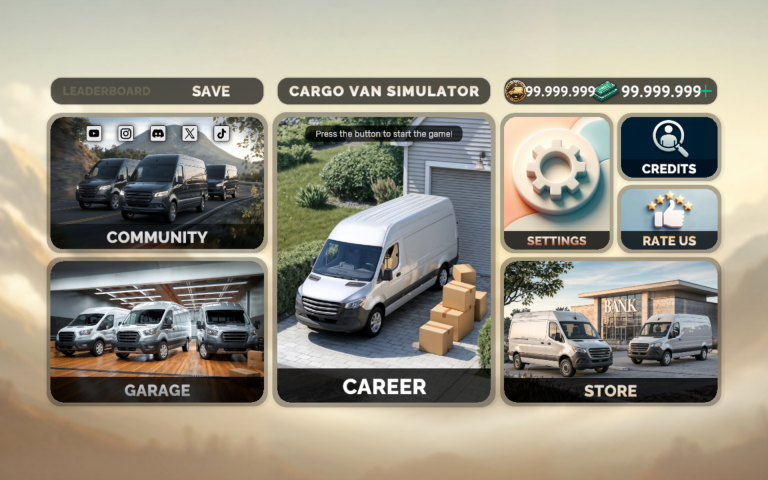This screenshot has height=480, width=768.
Task: Open the YouTube community link
Action: coord(94,133)
